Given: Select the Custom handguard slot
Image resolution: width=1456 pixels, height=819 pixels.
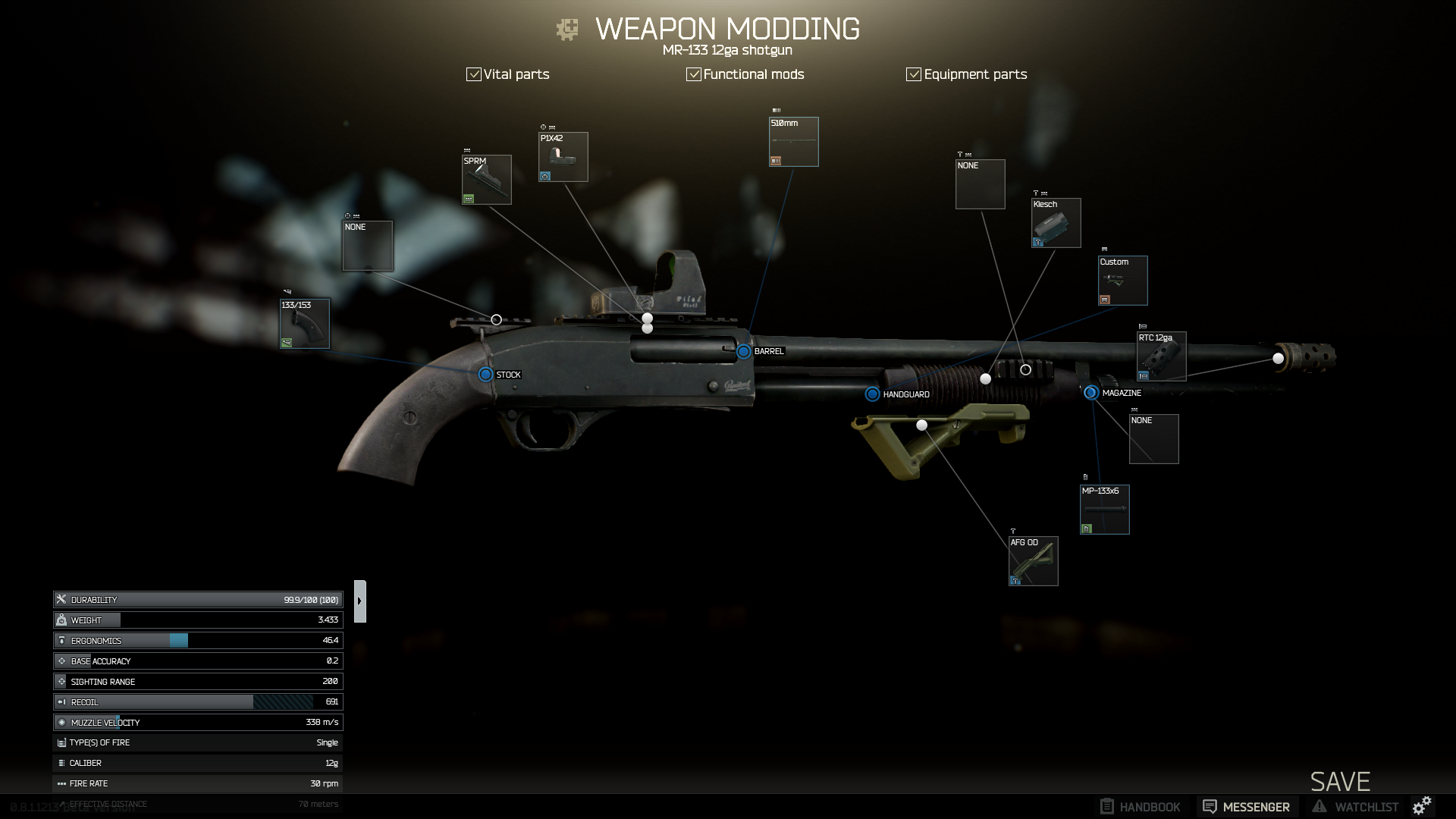Looking at the screenshot, I should click(1123, 281).
